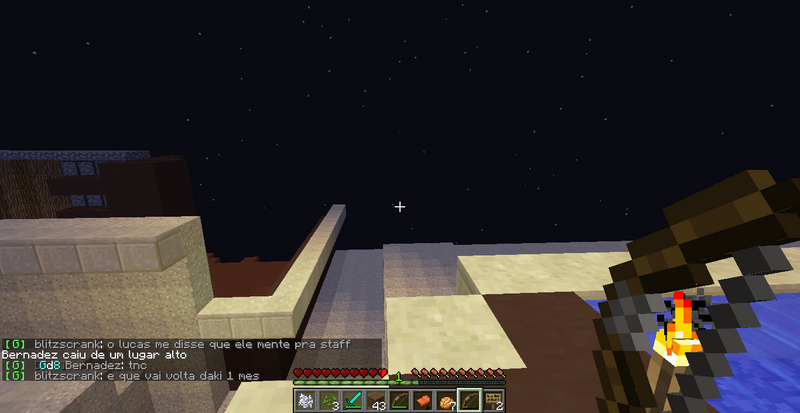Click the currently highlighted bow slot
Screen dimensions: 800x413
[x=468, y=401]
